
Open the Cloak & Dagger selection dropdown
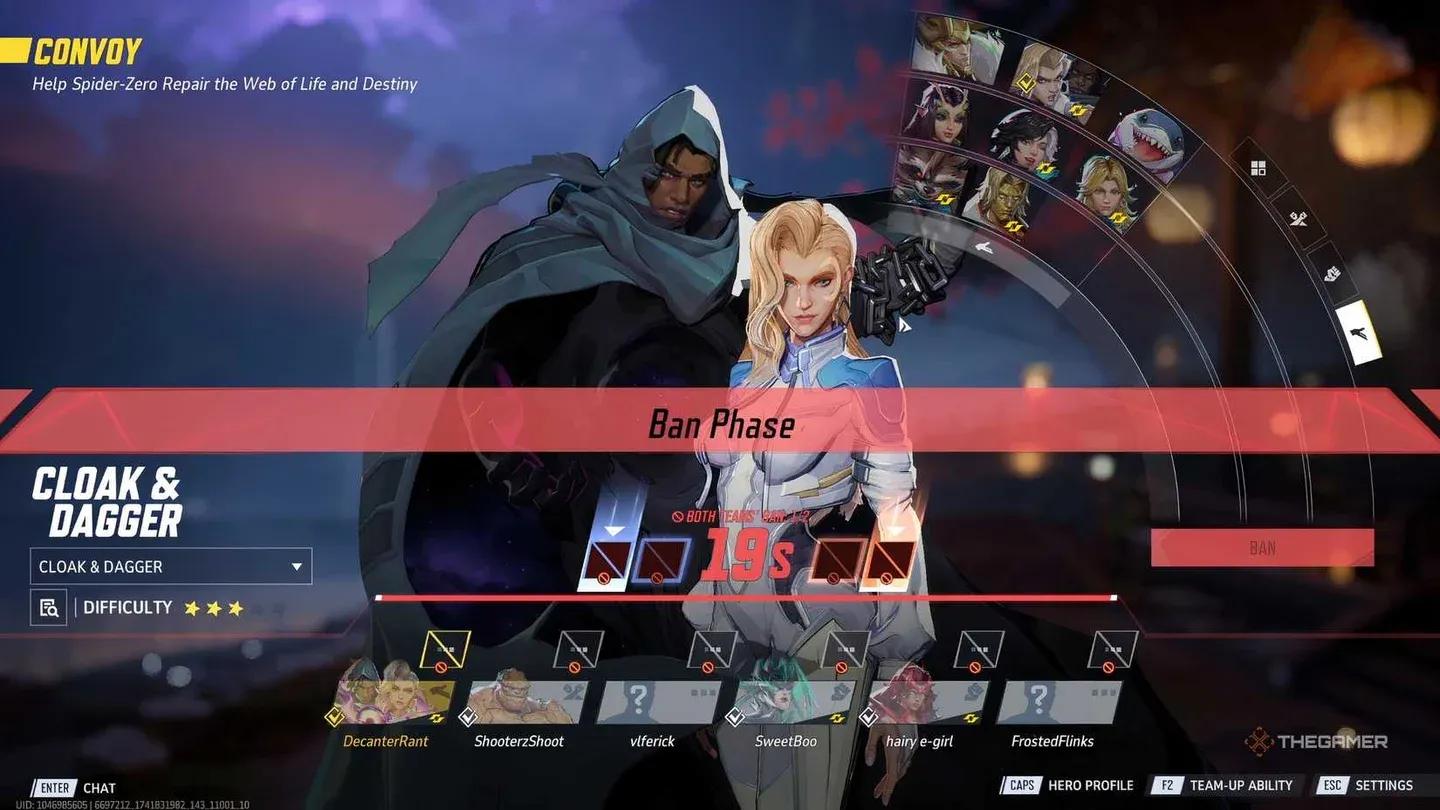(x=170, y=566)
